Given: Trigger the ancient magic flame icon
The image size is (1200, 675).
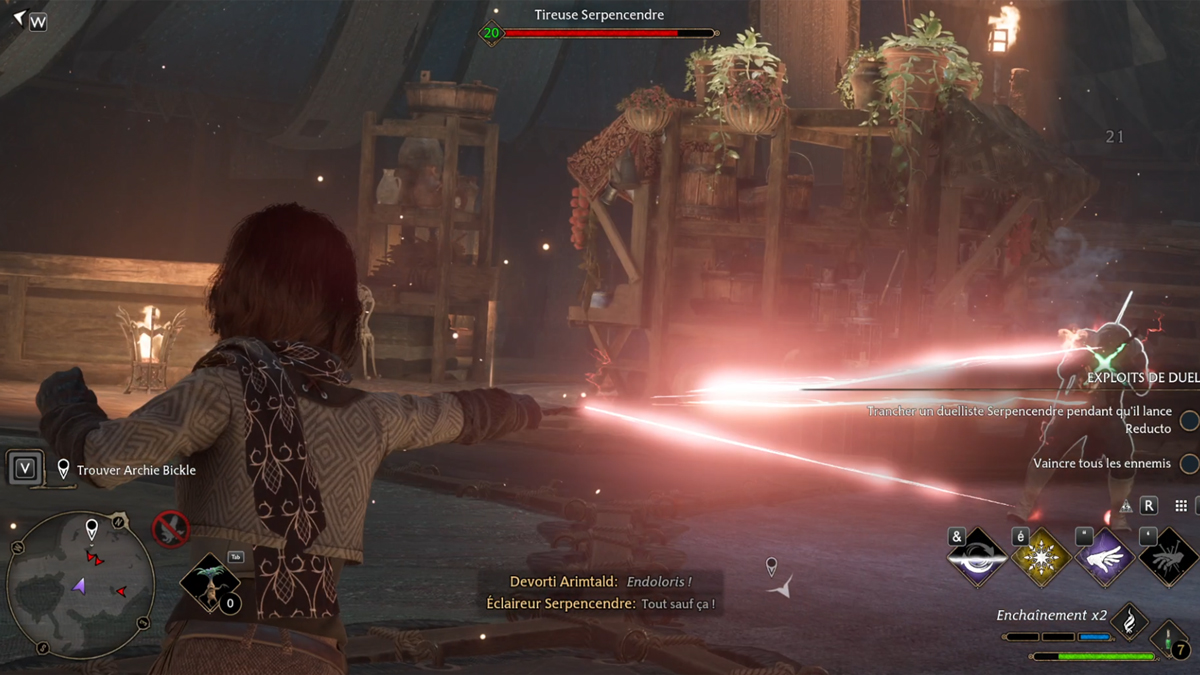Looking at the screenshot, I should pyautogui.click(x=1129, y=620).
